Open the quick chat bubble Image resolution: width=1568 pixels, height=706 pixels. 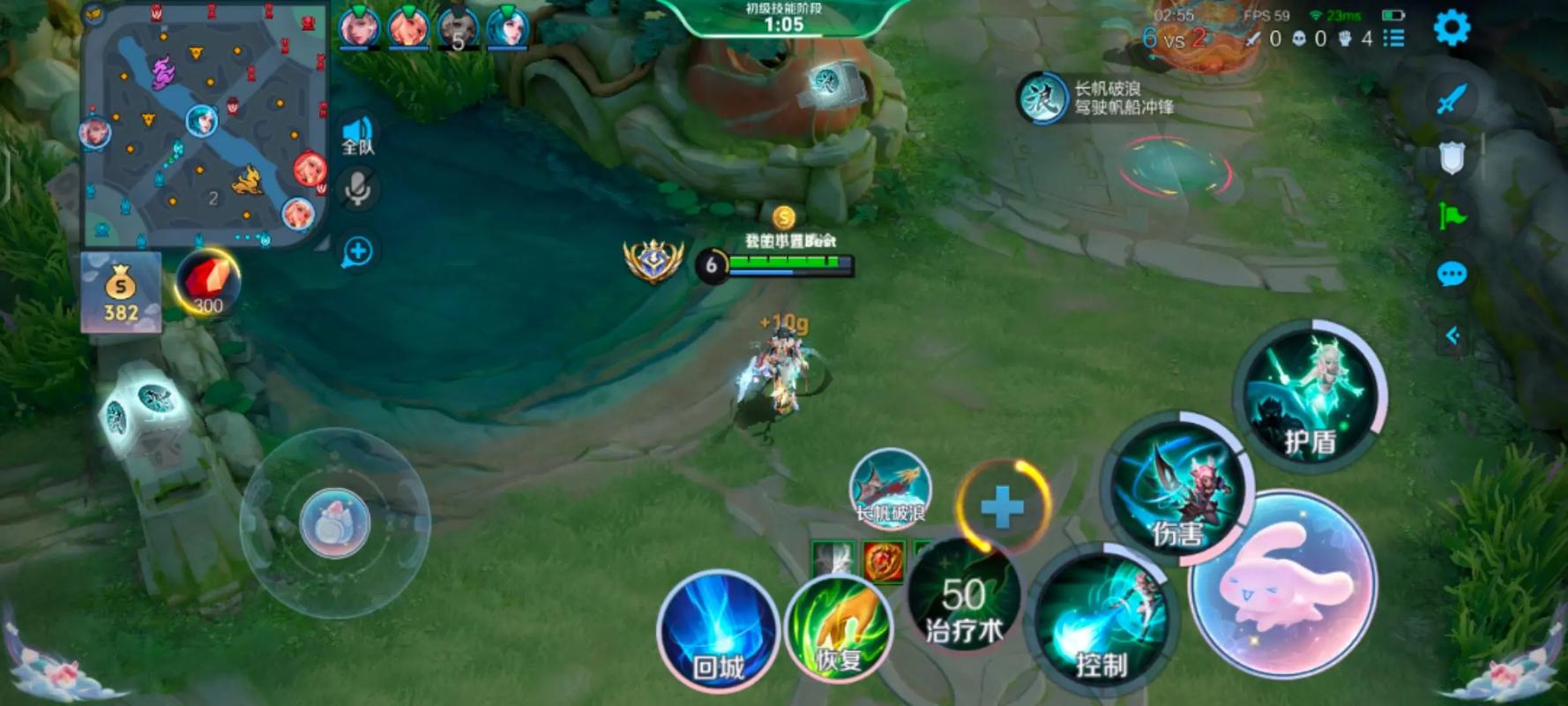point(1452,274)
